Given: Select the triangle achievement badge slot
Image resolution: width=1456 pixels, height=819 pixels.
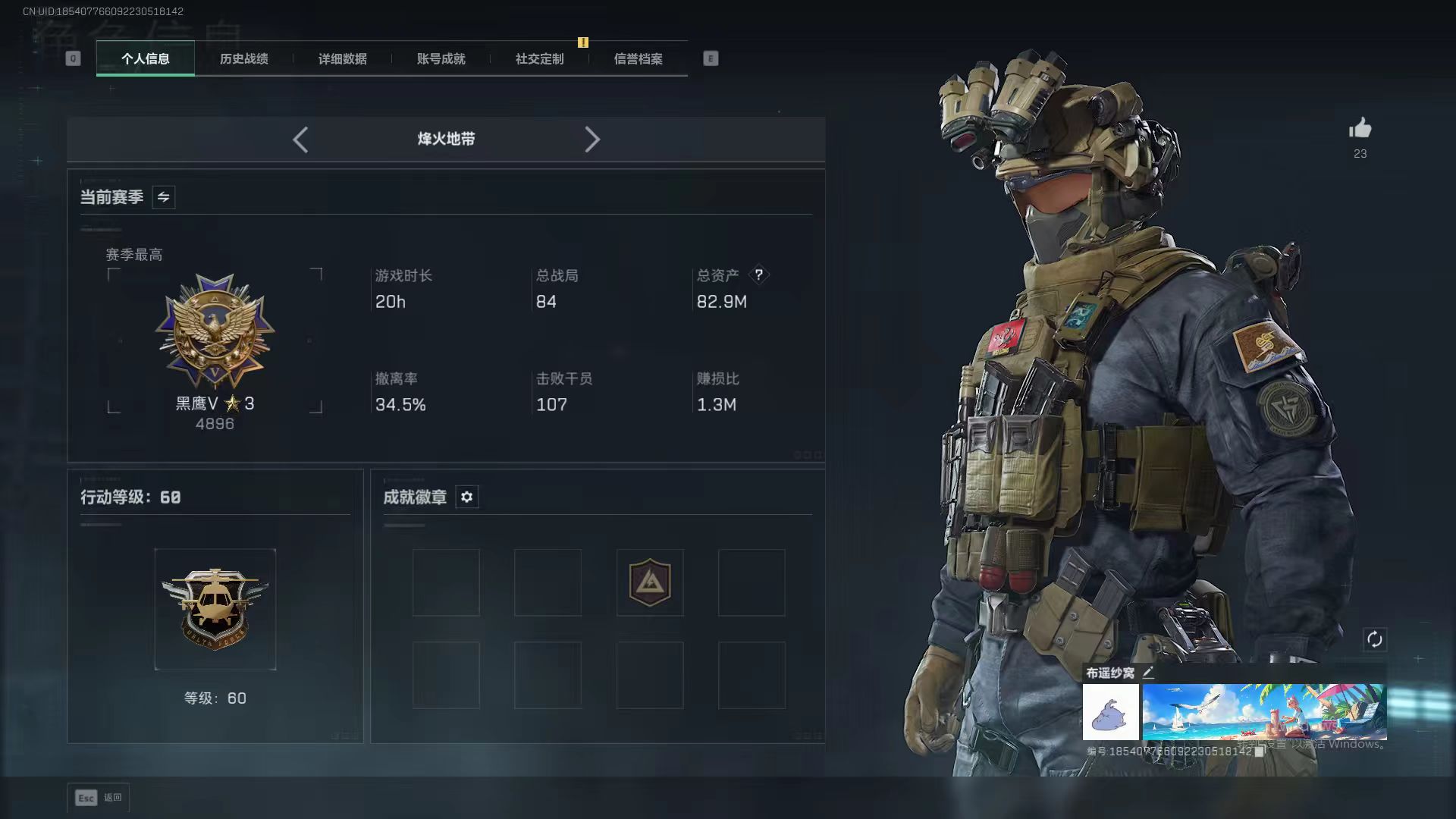Looking at the screenshot, I should coord(650,582).
